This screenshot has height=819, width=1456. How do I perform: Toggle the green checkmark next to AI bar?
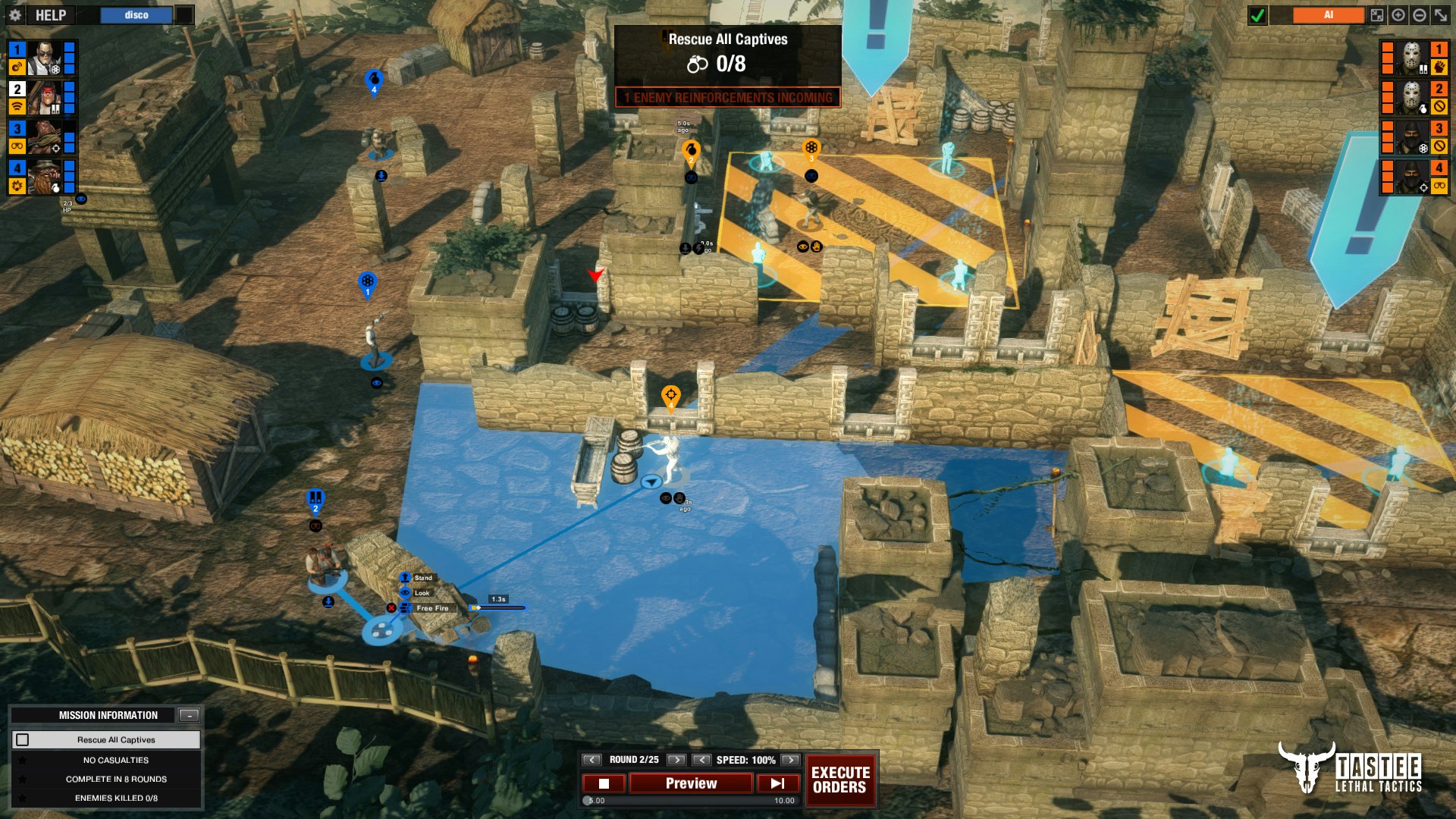1257,14
